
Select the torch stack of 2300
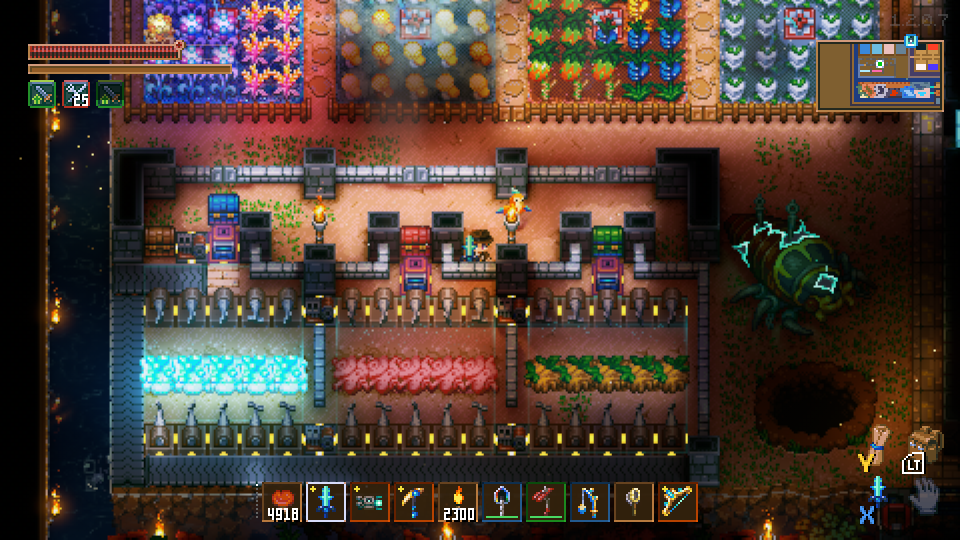click(458, 502)
